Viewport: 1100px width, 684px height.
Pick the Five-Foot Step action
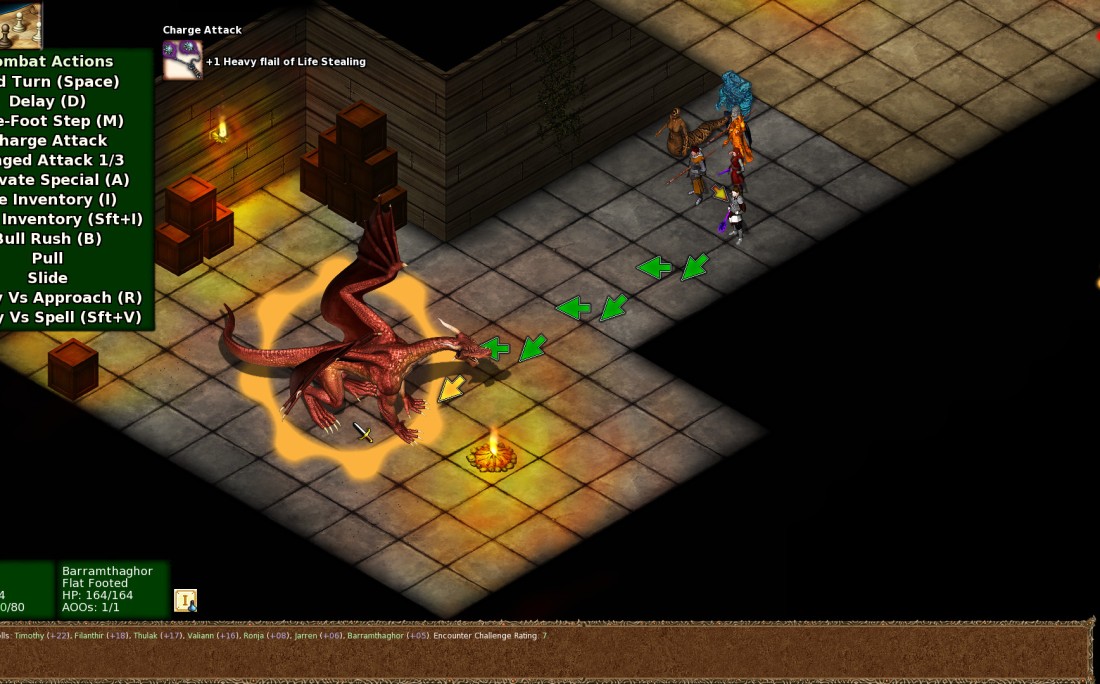click(62, 121)
